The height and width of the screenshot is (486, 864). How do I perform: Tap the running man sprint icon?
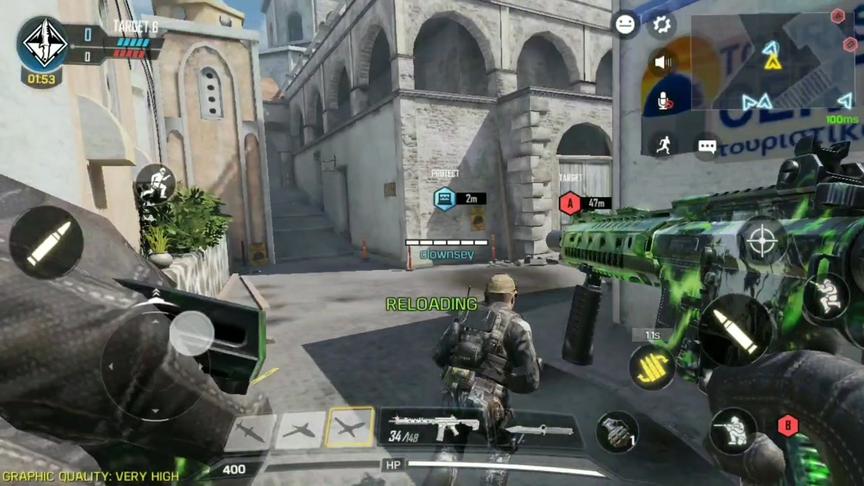[x=661, y=143]
